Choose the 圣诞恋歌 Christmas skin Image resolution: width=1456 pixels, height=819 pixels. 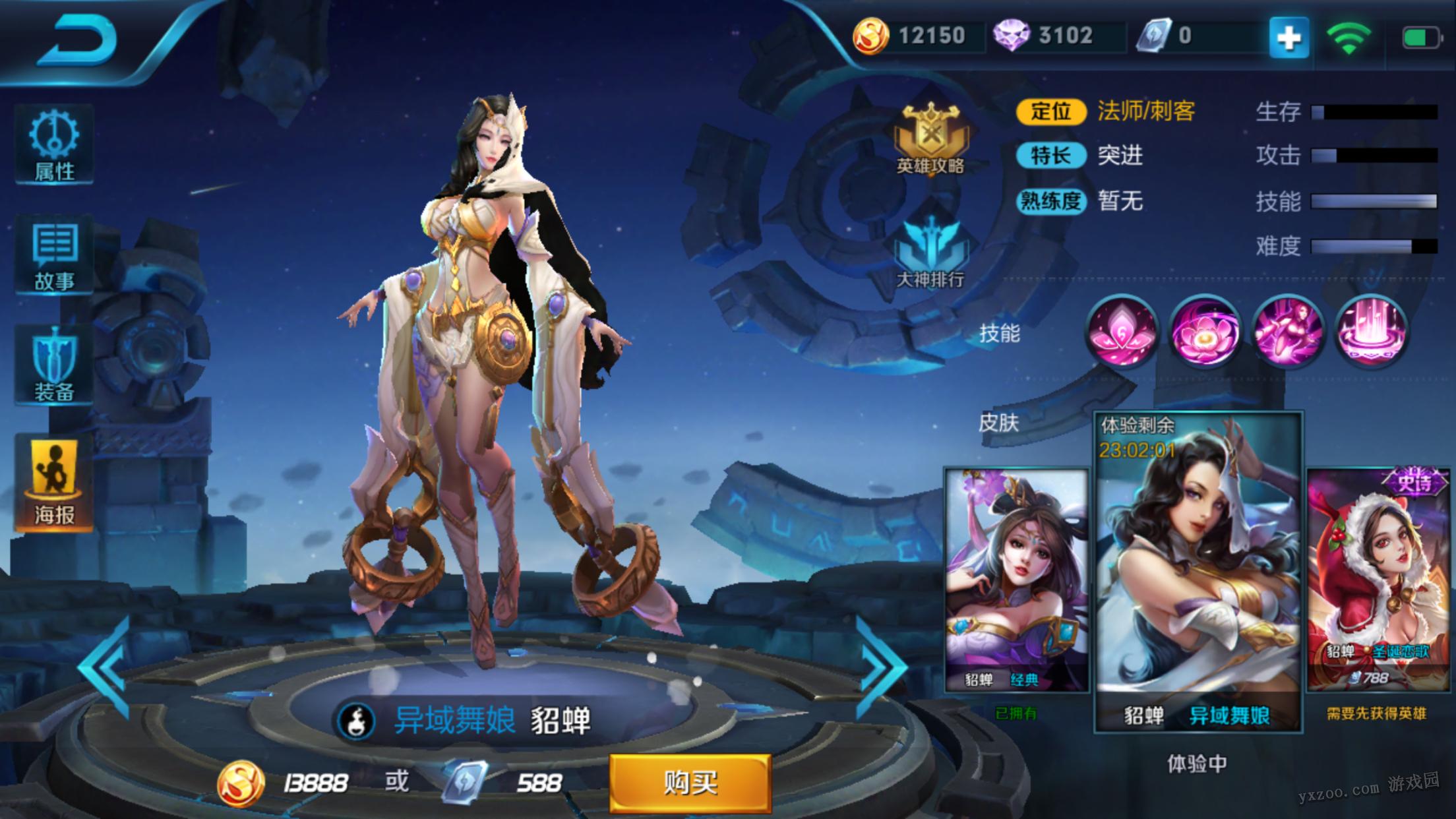point(1378,580)
